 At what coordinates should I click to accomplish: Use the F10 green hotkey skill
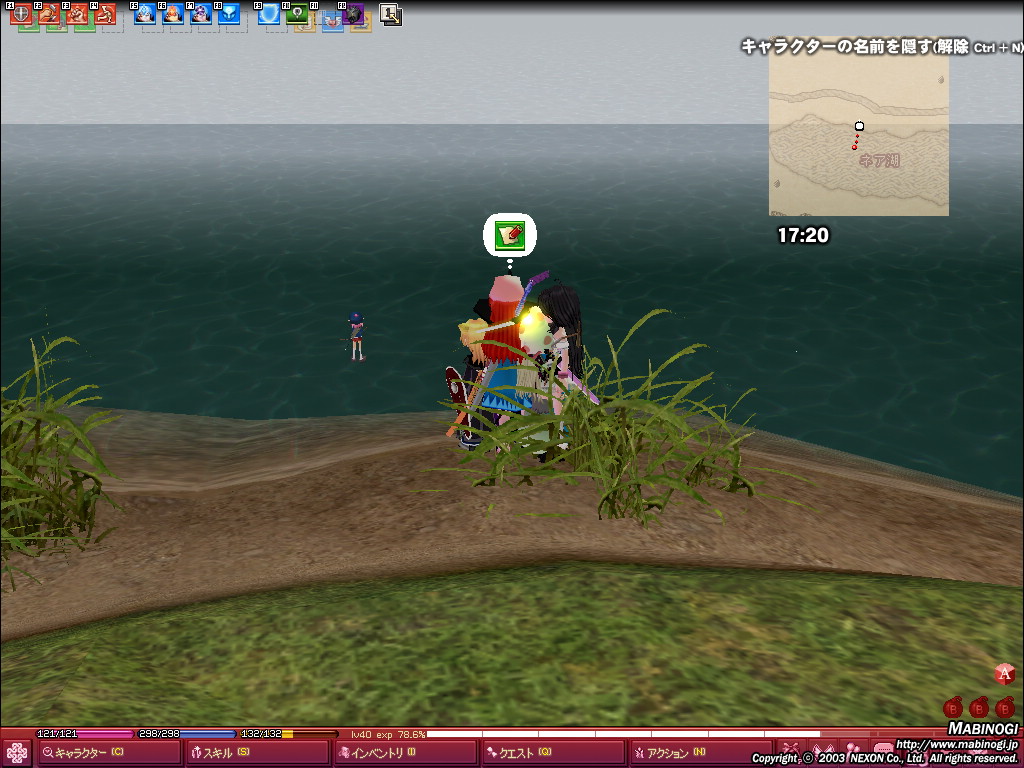coord(297,14)
